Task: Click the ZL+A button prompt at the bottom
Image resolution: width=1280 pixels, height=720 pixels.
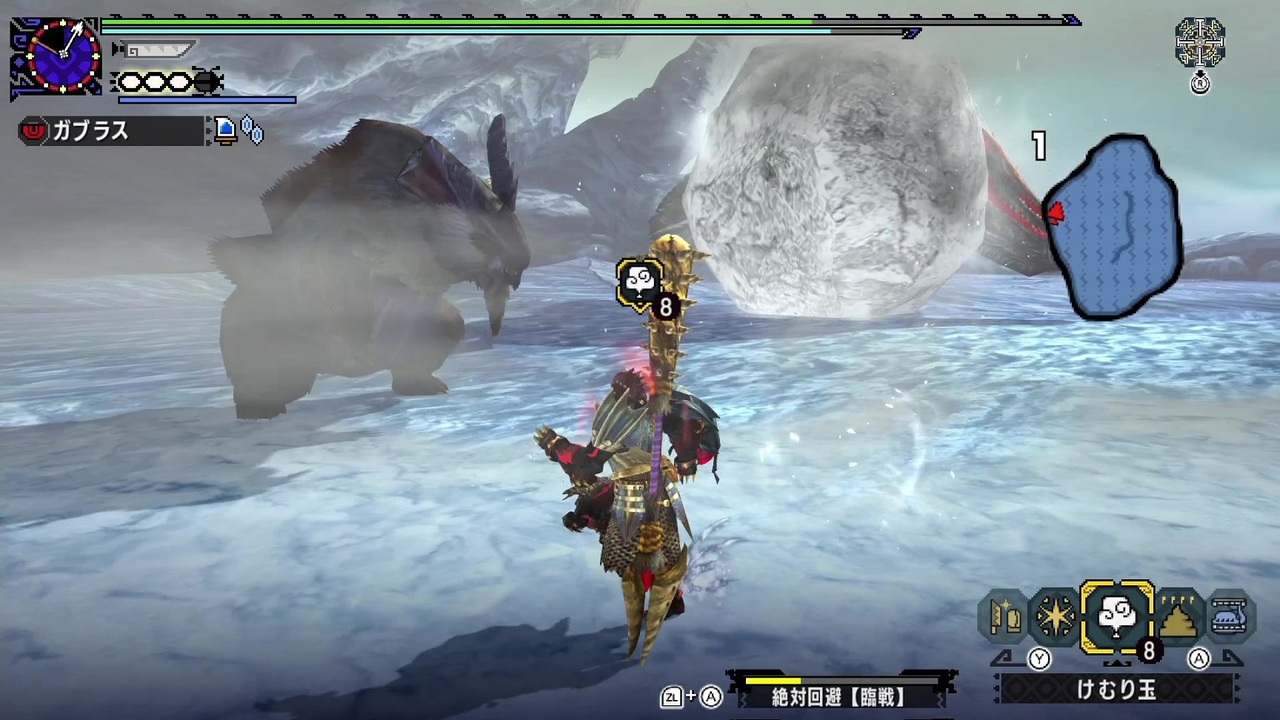Action: click(x=690, y=697)
